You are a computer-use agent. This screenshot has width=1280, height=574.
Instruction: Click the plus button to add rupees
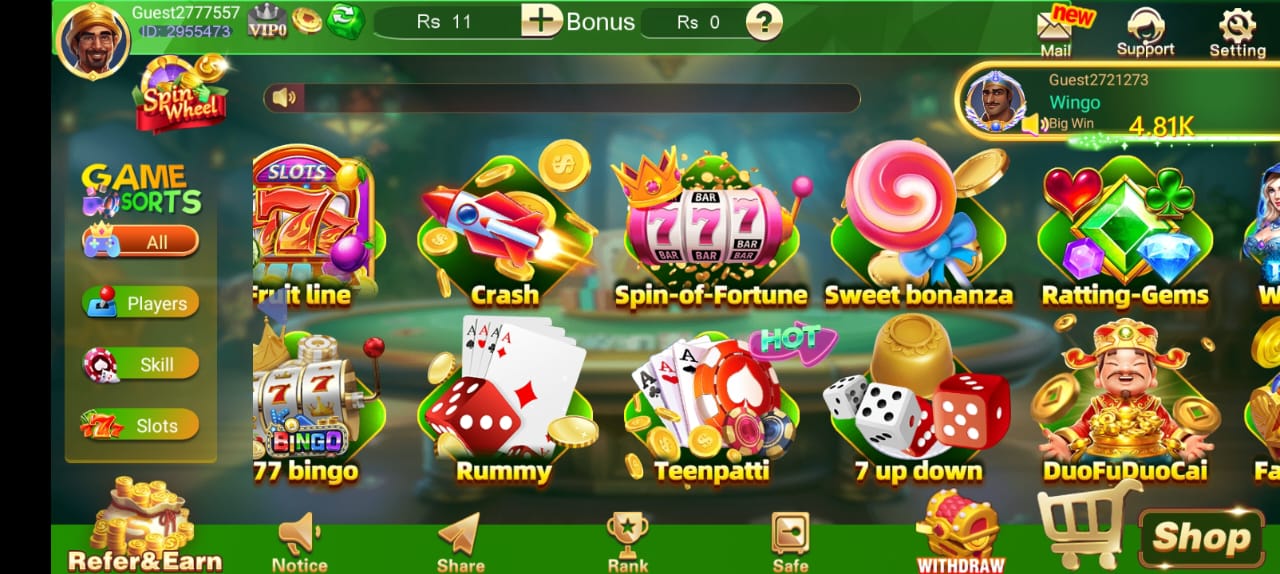point(541,21)
